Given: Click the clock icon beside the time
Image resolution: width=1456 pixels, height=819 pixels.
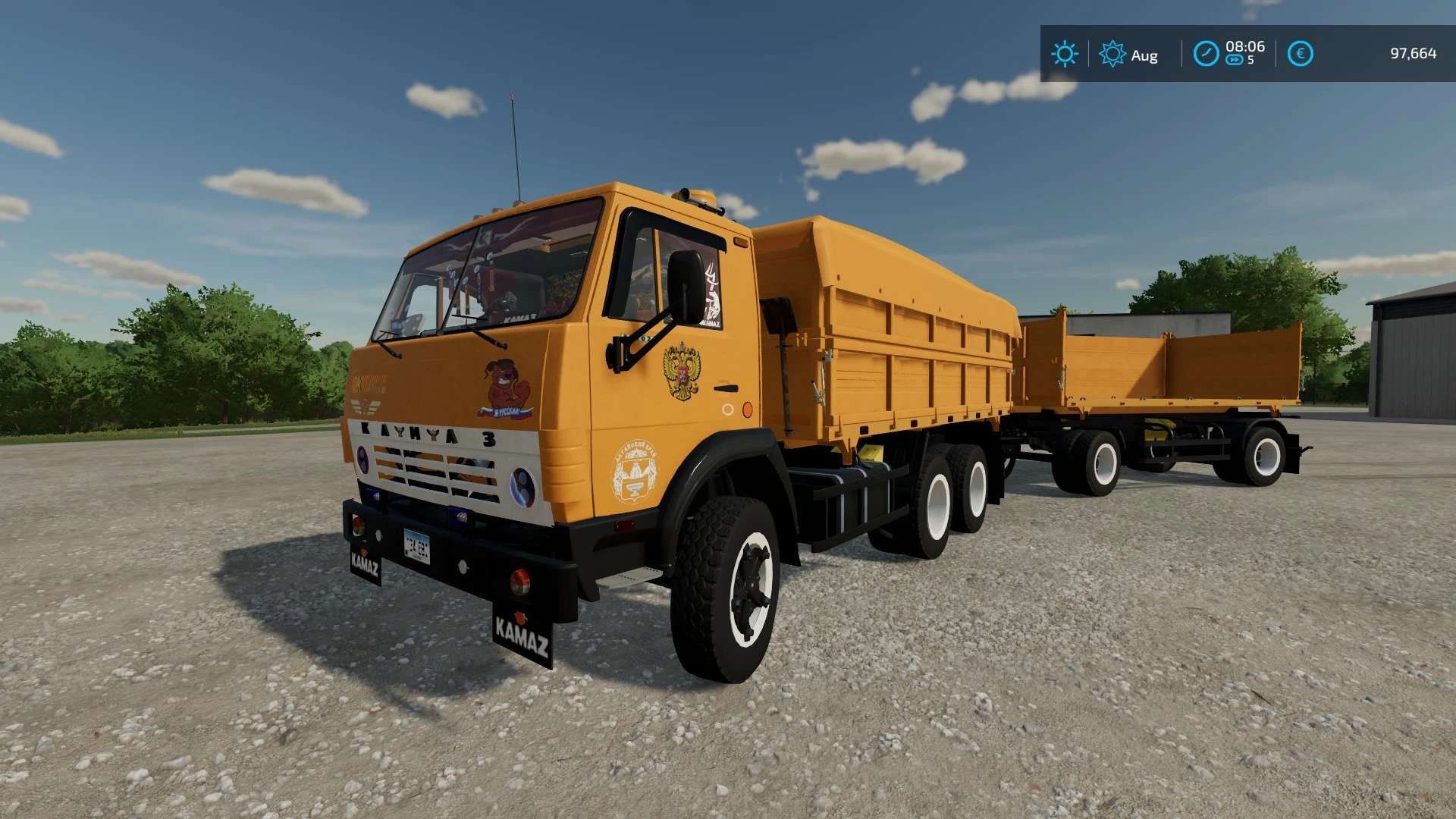Looking at the screenshot, I should (x=1205, y=54).
